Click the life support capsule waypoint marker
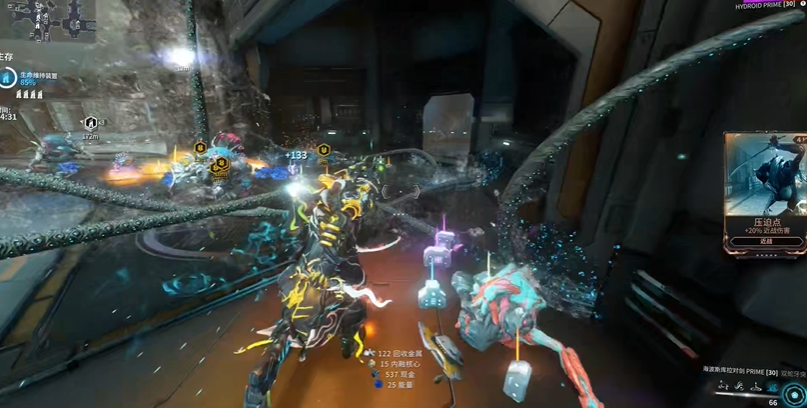The height and width of the screenshot is (408, 807). pyautogui.click(x=90, y=123)
